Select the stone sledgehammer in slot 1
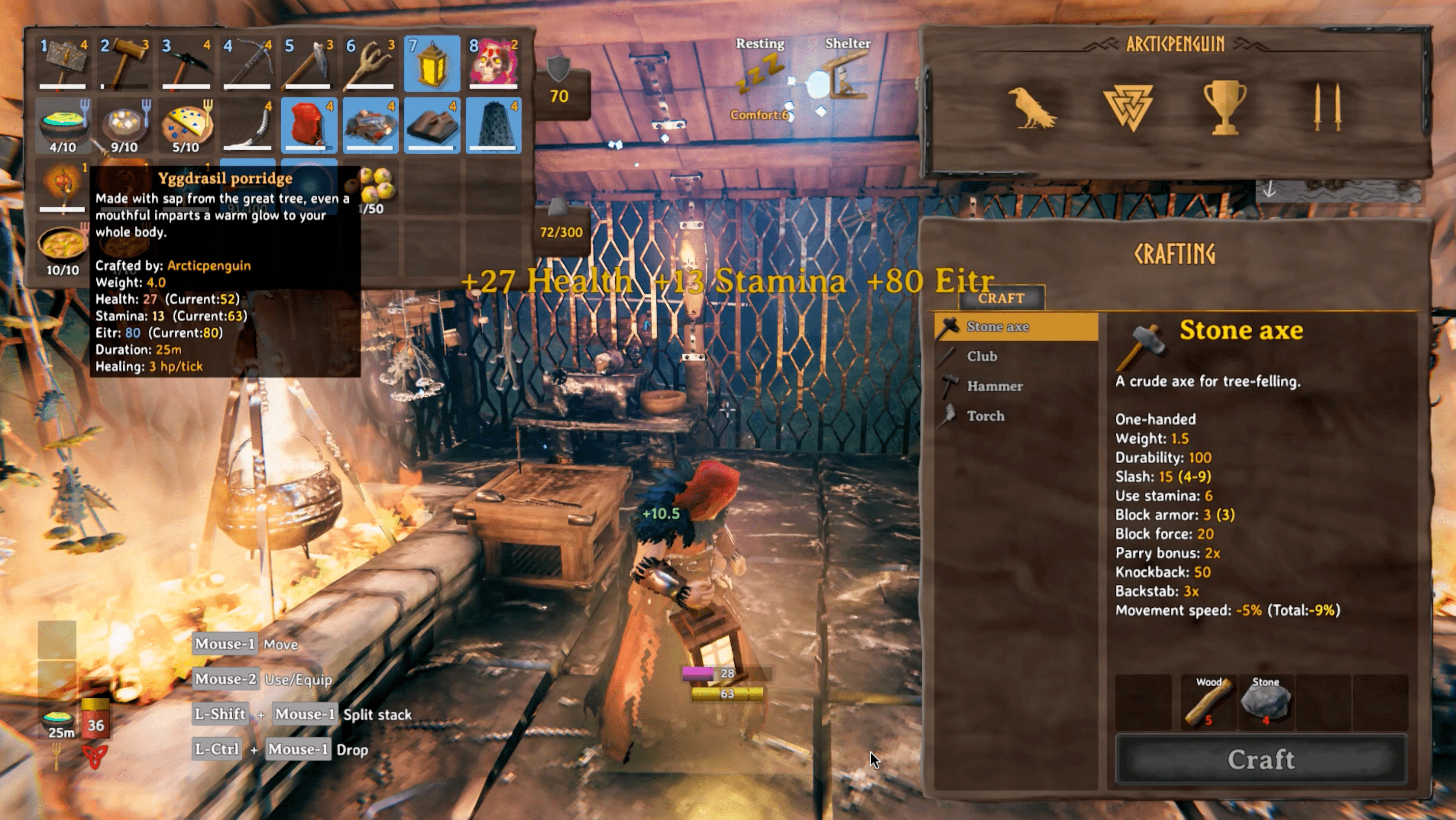 [63, 63]
